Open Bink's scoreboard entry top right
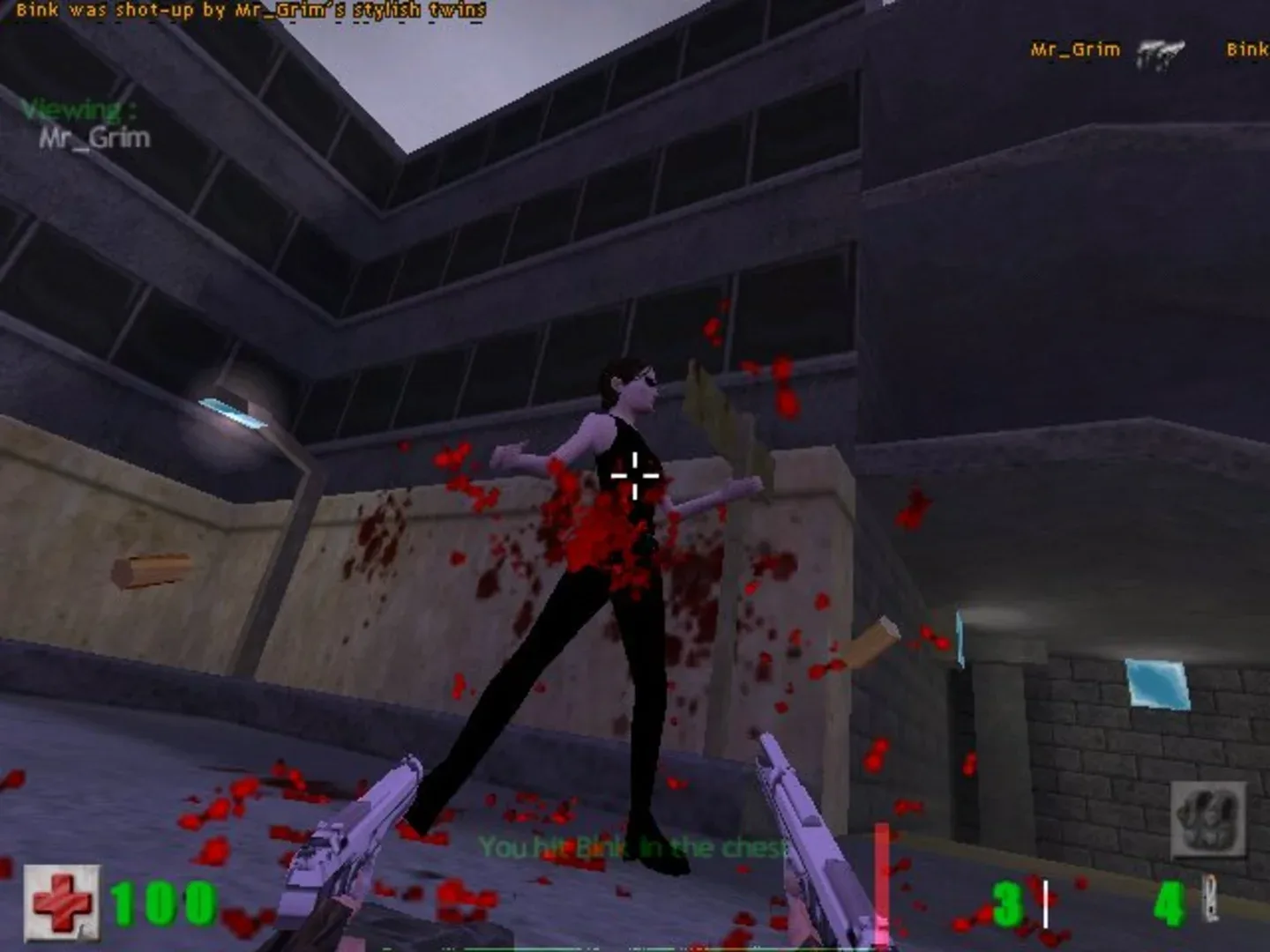 coord(1247,50)
